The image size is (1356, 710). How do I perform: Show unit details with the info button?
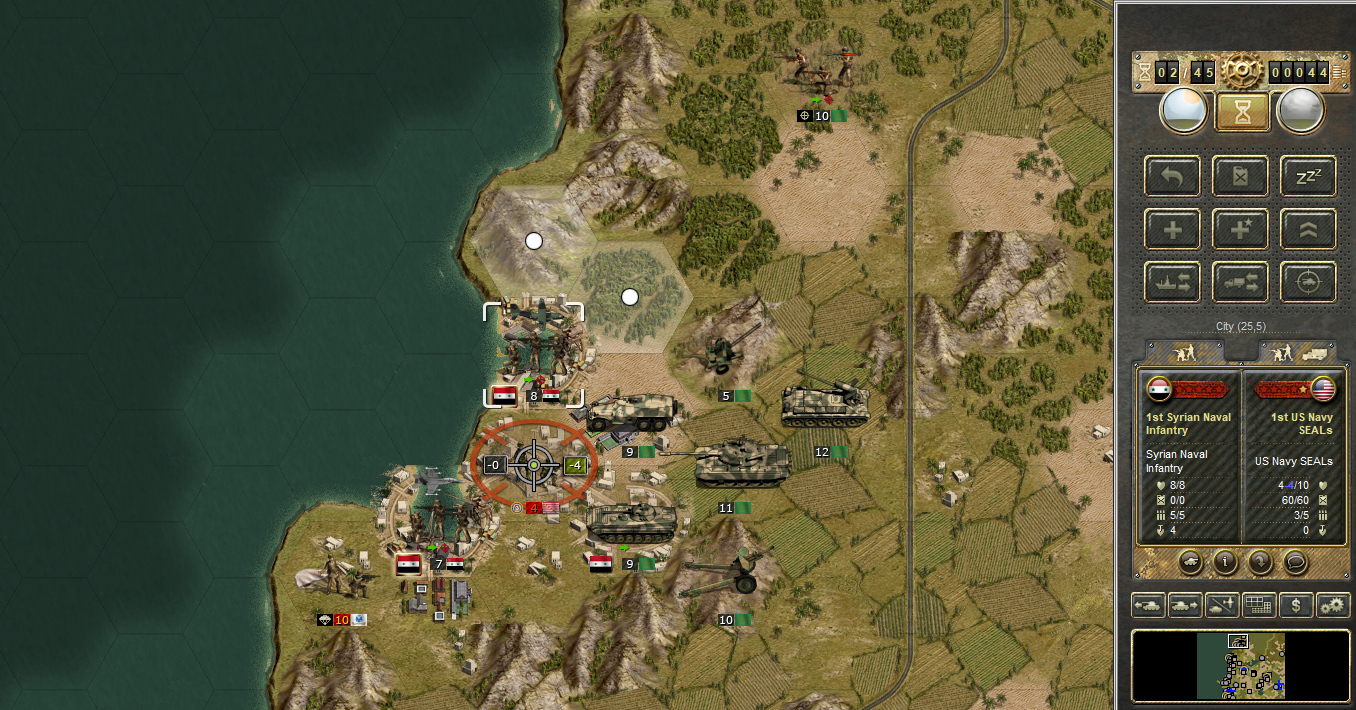(x=1226, y=561)
